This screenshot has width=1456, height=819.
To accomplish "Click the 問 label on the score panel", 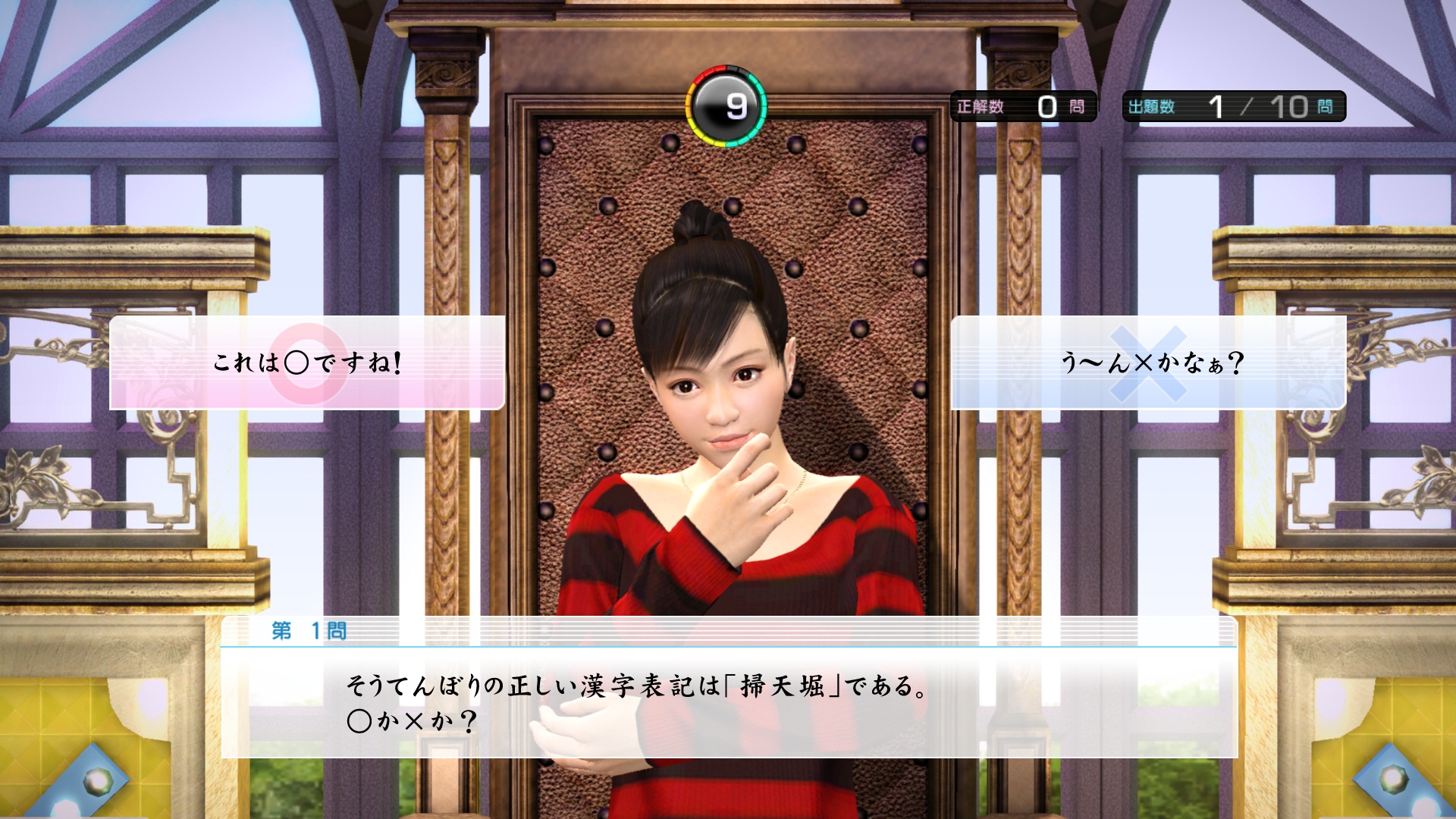I will point(1078,107).
